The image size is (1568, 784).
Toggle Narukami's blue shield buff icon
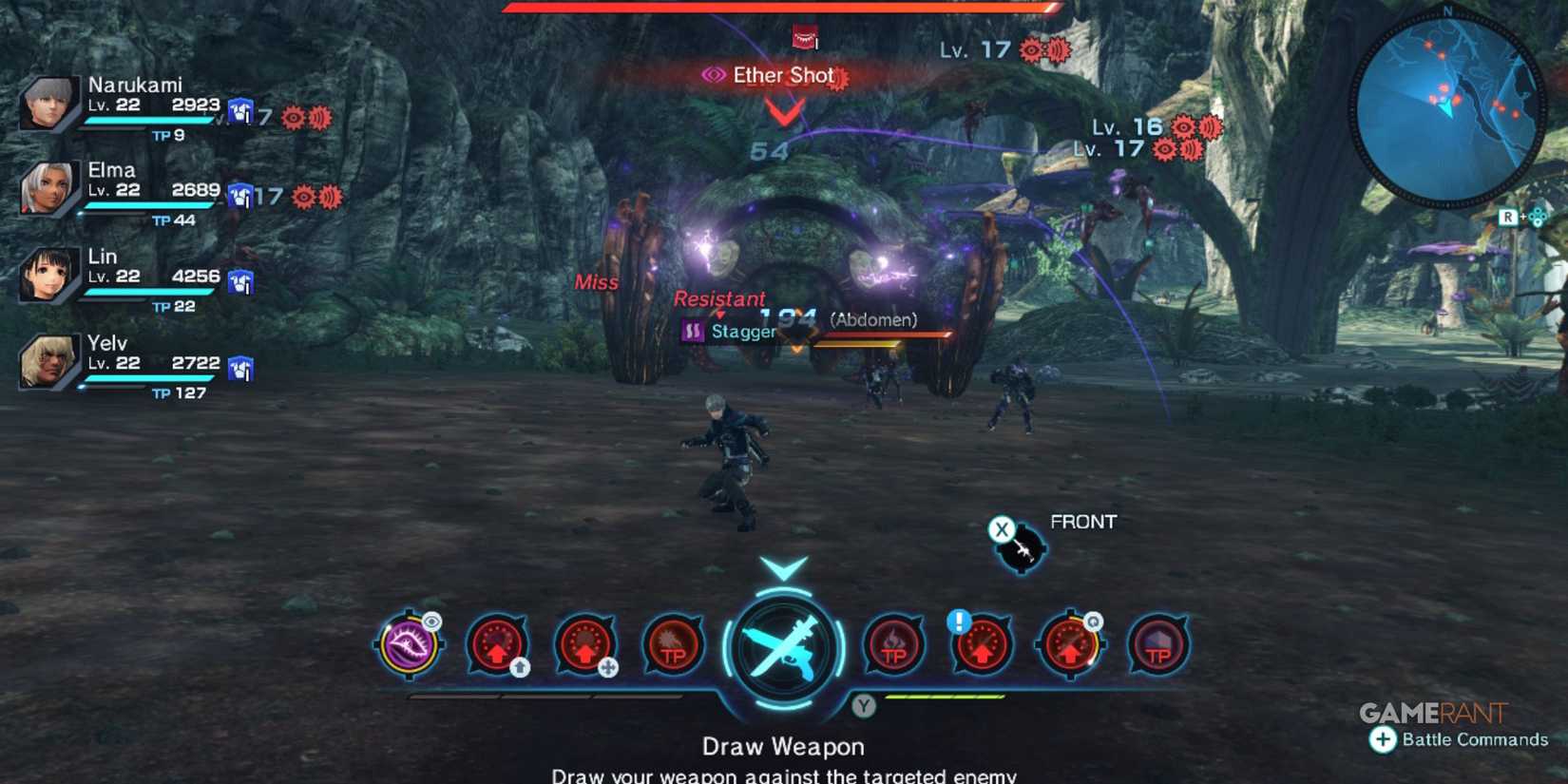pyautogui.click(x=243, y=112)
